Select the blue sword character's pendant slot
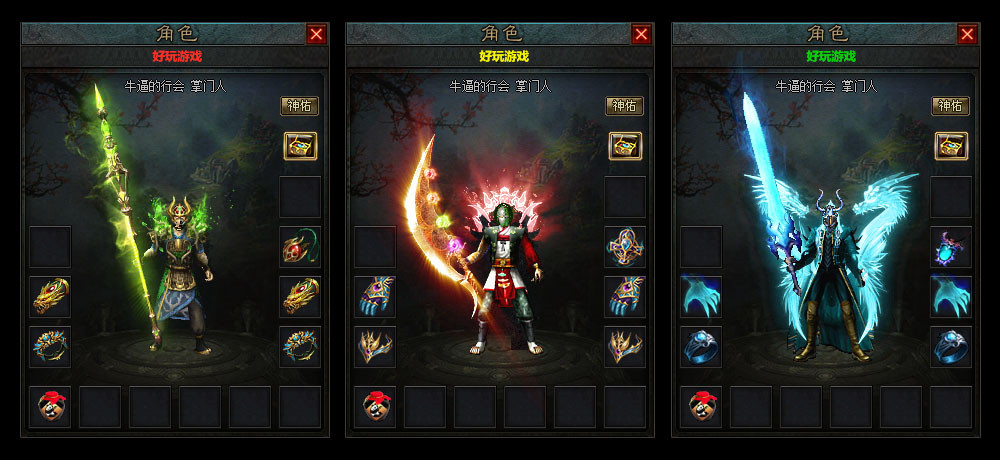The image size is (1000, 460). (x=950, y=247)
